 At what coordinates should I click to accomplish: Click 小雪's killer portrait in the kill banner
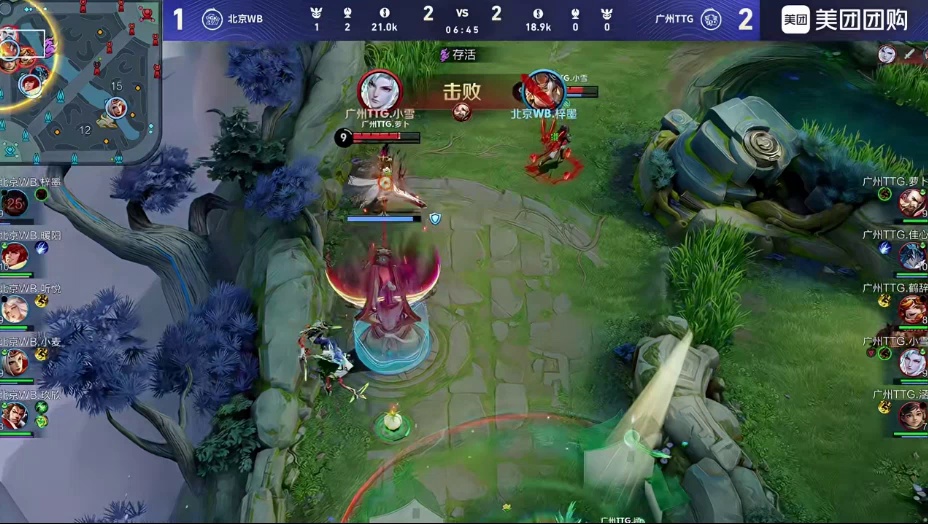[380, 91]
